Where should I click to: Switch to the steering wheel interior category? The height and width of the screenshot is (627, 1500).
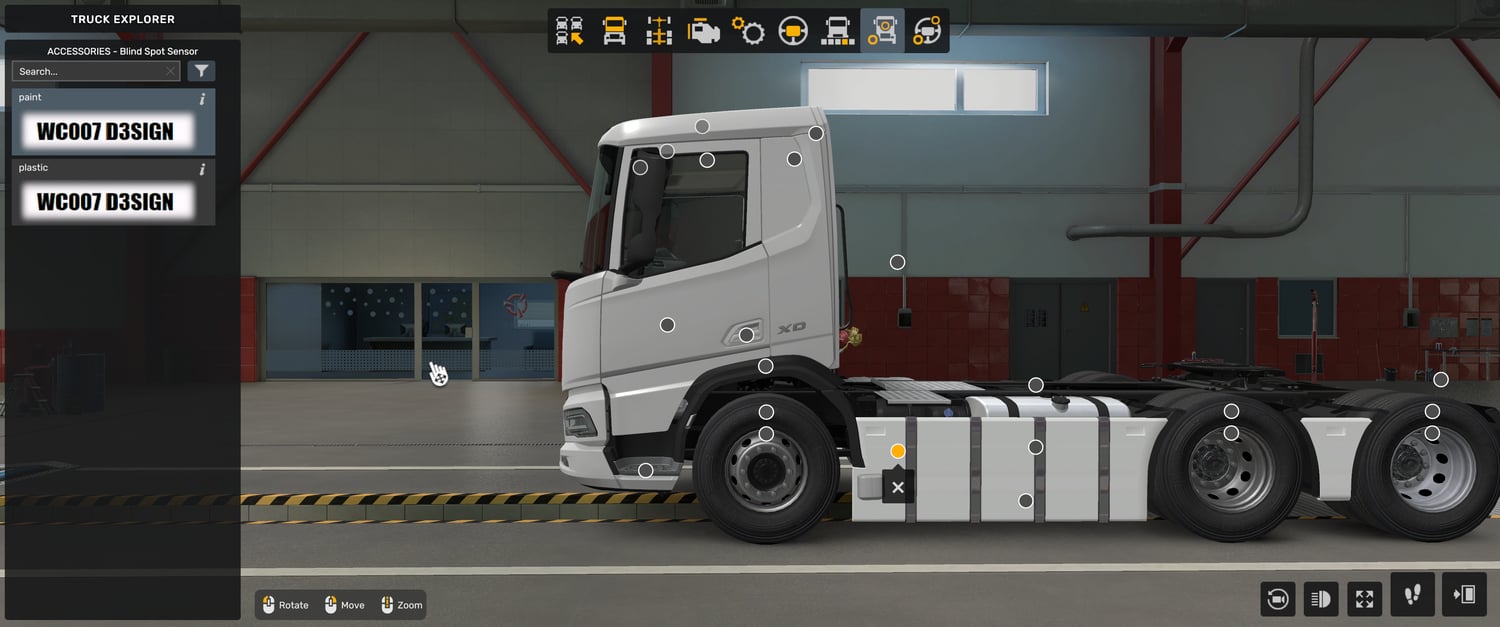point(793,31)
